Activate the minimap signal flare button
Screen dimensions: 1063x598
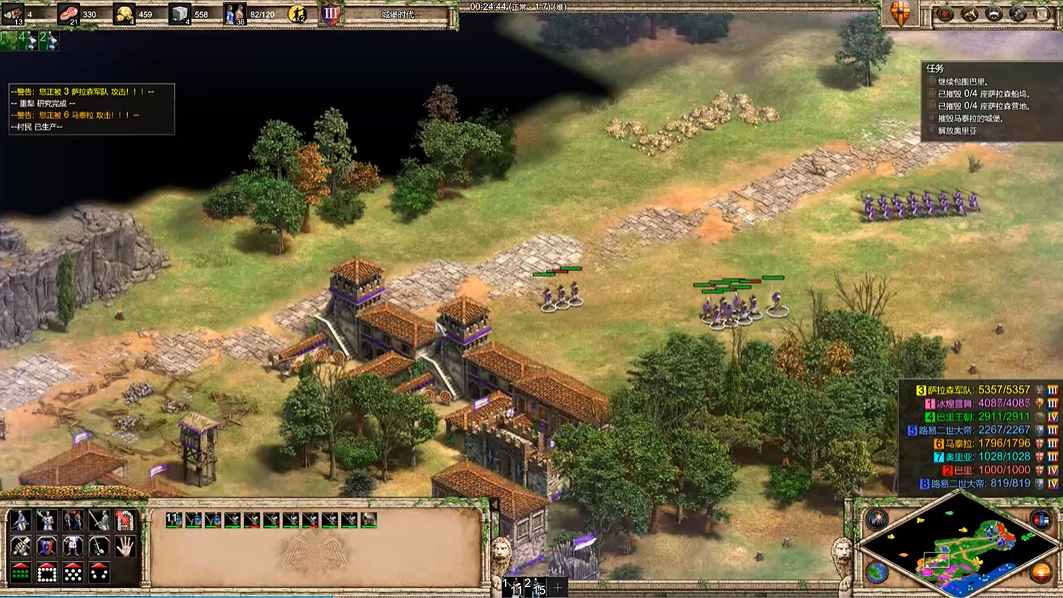[877, 518]
